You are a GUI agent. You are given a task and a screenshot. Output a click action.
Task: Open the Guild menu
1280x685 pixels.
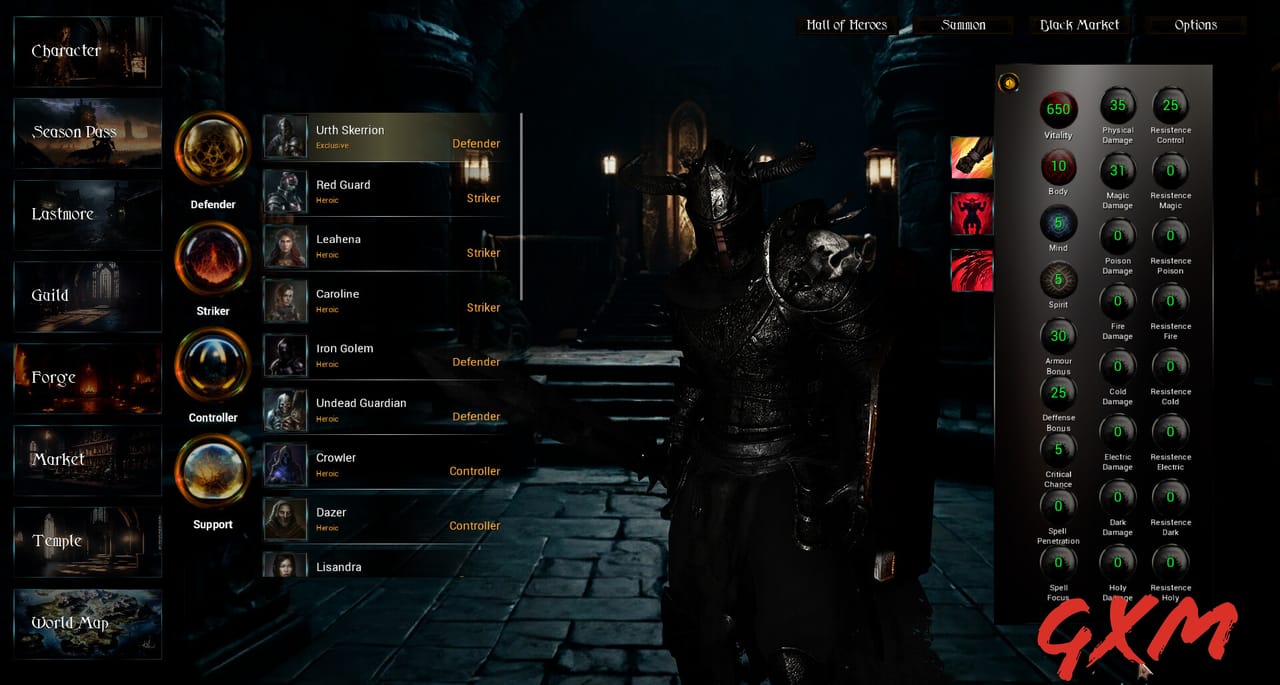pos(88,297)
